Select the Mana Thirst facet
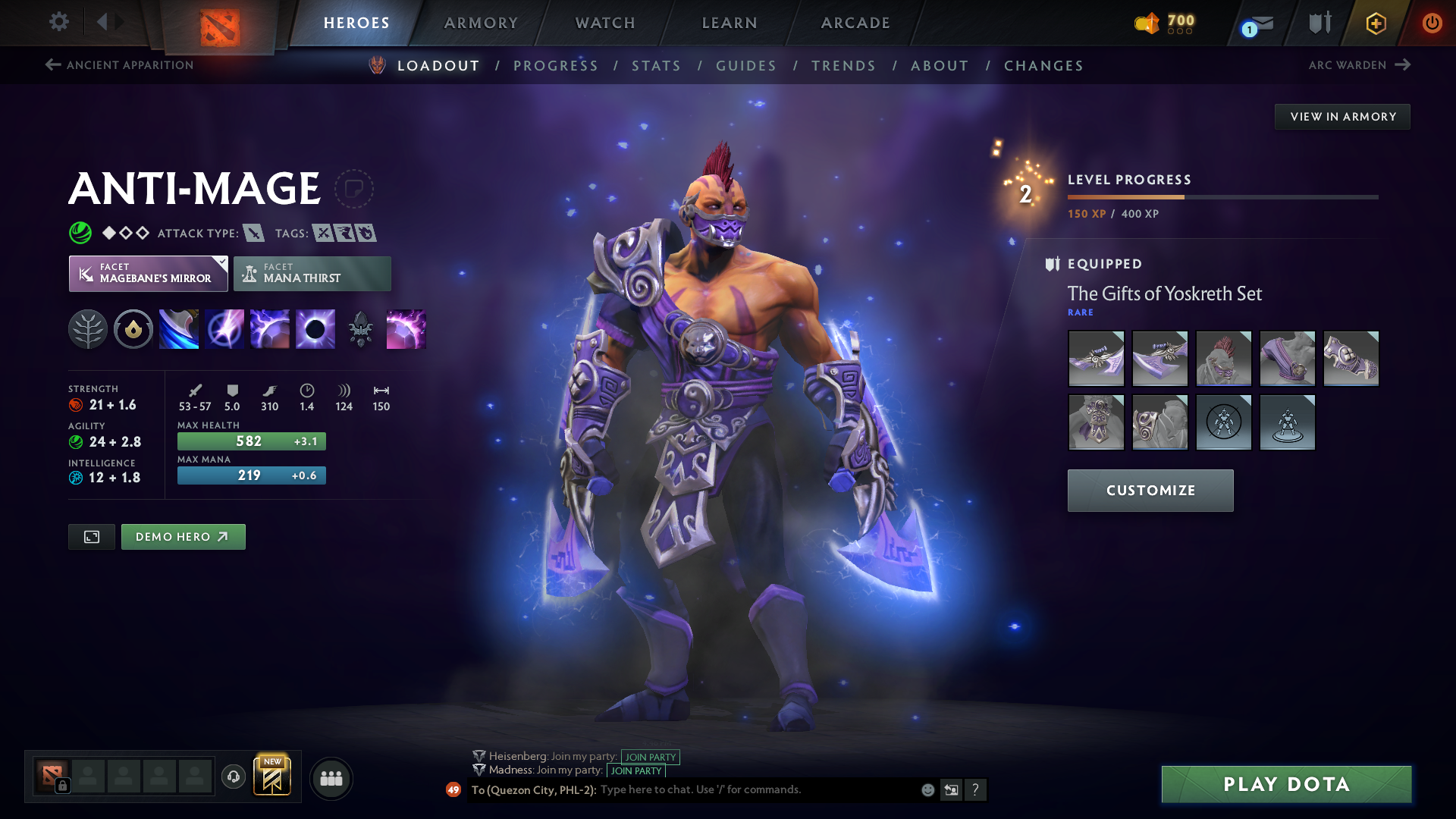Viewport: 1456px width, 819px height. 312,273
